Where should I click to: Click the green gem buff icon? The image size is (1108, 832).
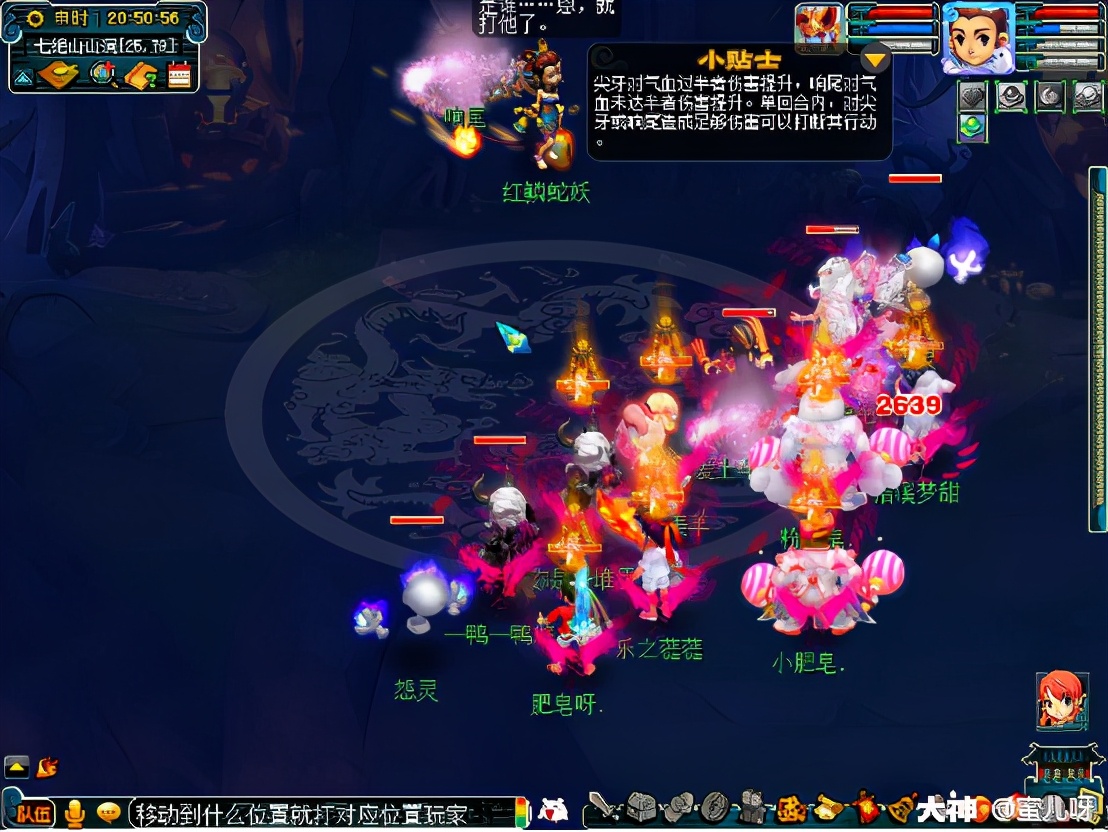[x=972, y=126]
